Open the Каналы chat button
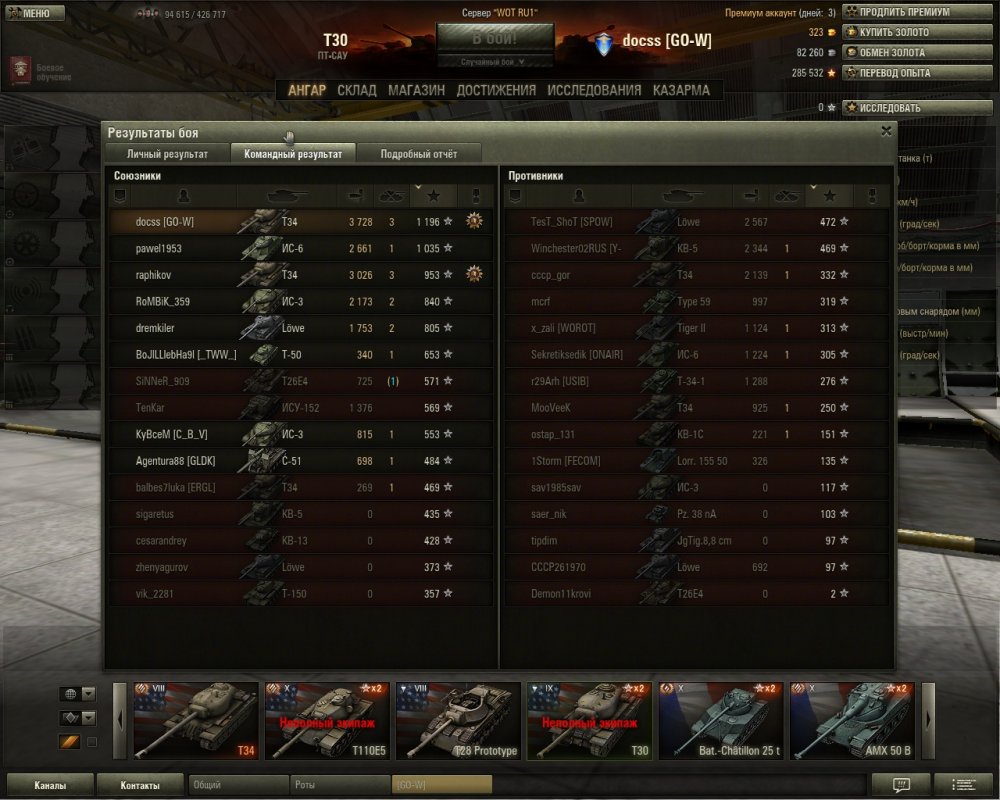1000x800 pixels. 50,785
